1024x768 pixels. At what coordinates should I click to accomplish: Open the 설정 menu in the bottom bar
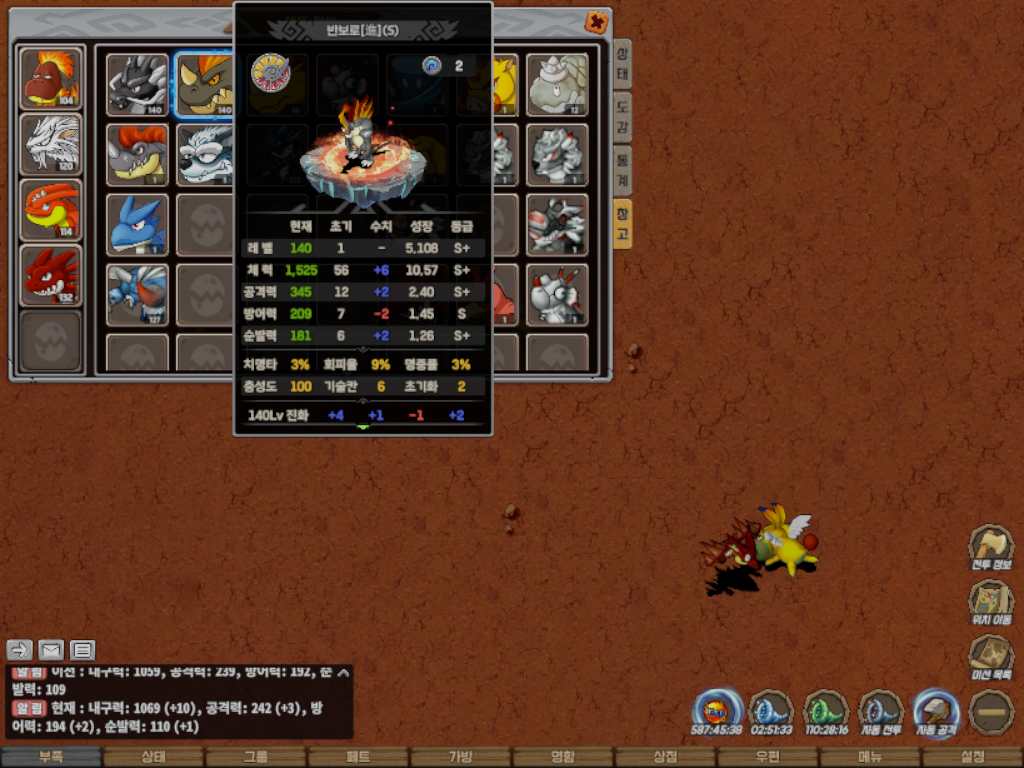pos(972,757)
